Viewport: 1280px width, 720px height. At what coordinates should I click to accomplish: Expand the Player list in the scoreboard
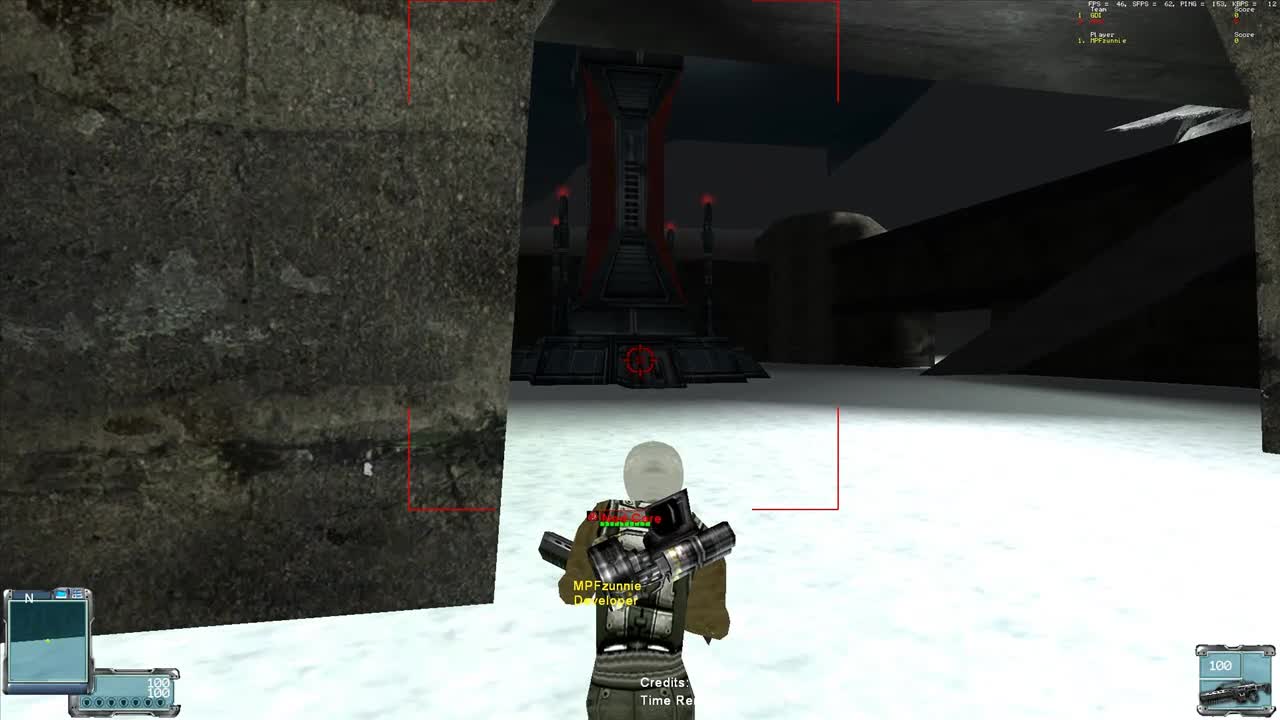pos(1102,34)
